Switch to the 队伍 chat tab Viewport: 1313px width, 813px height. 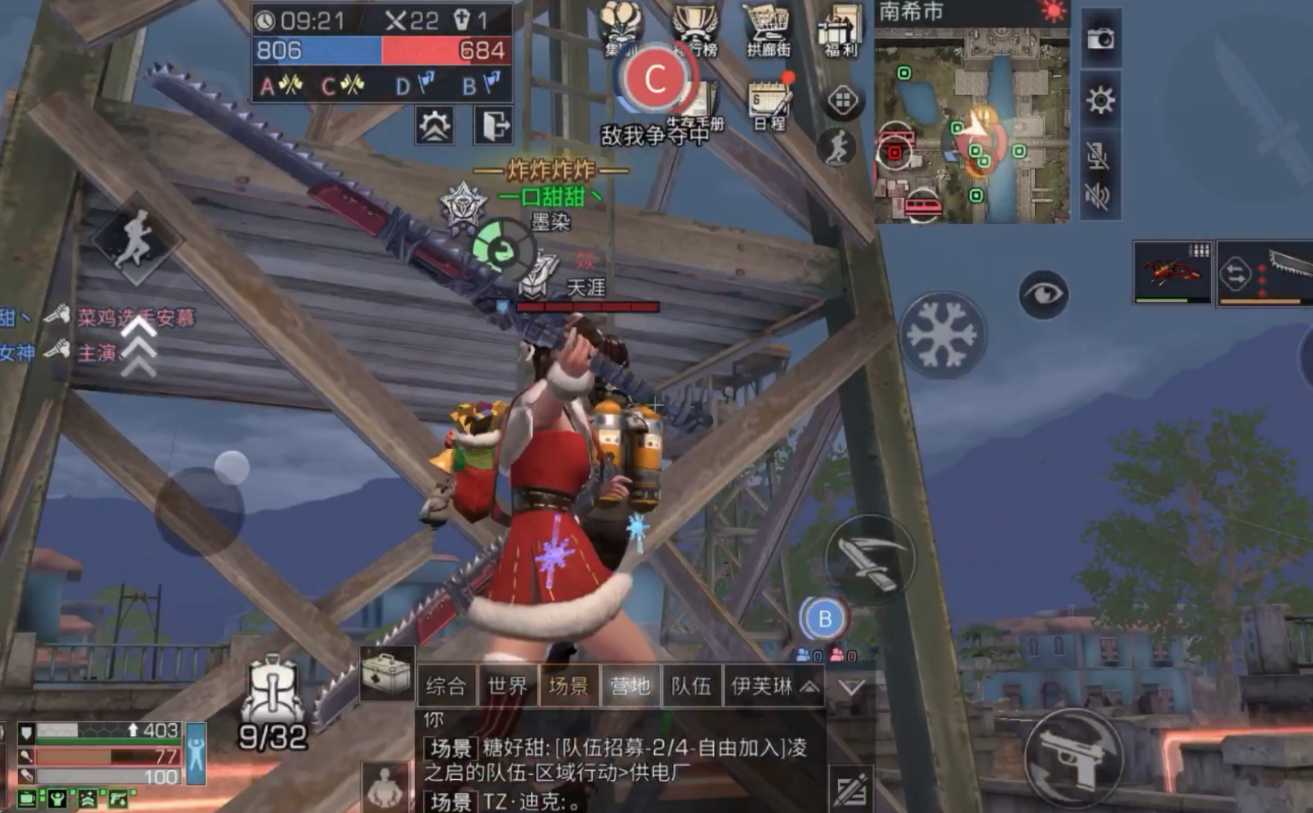coord(692,687)
